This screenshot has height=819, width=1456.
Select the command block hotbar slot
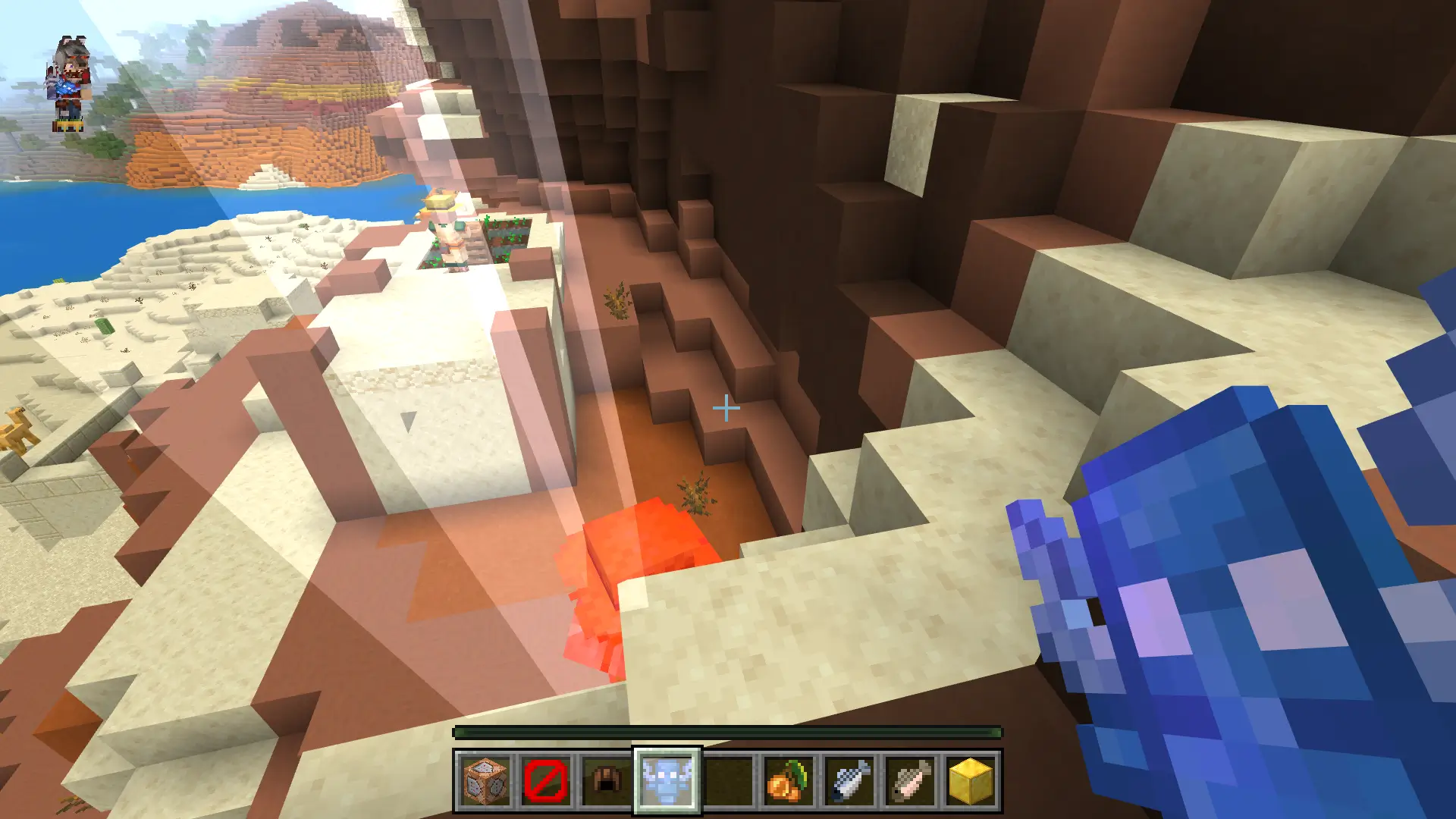(x=485, y=780)
